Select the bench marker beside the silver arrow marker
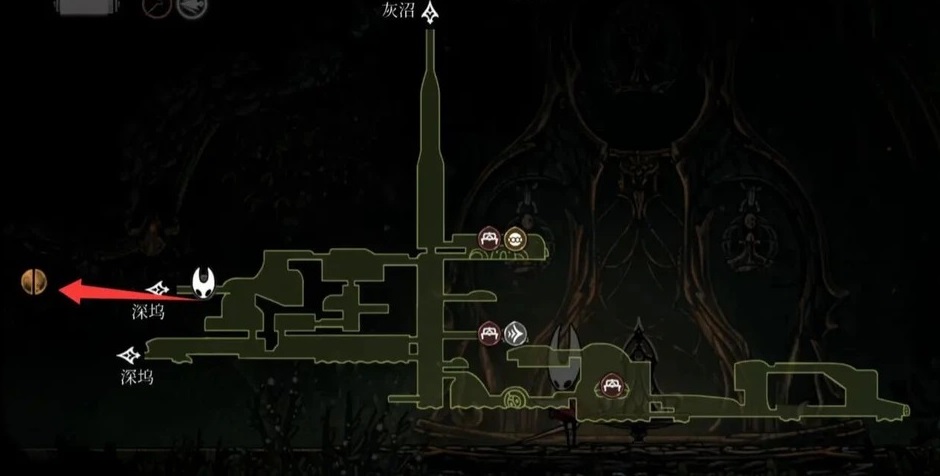 pyautogui.click(x=489, y=331)
